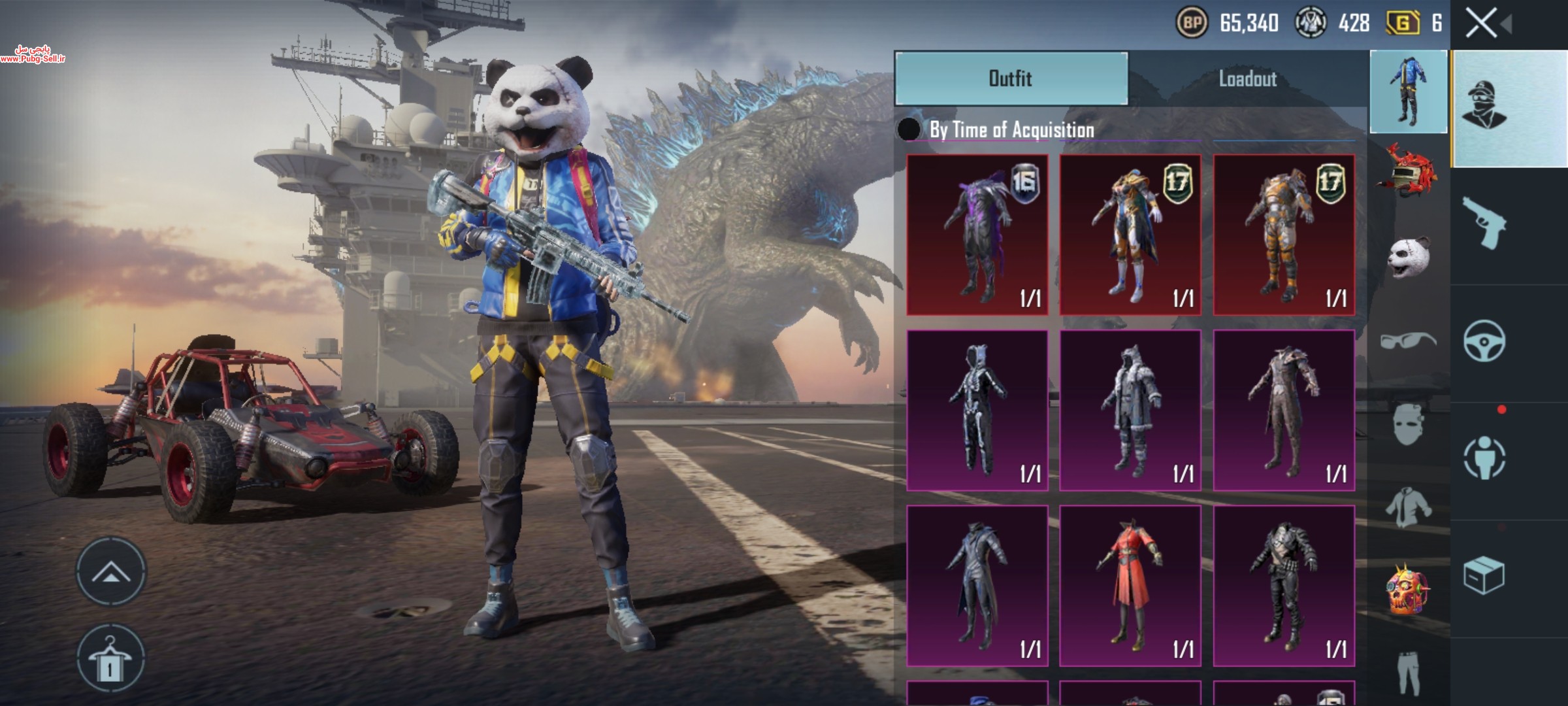Click the upward chevron circle button
The height and width of the screenshot is (706, 1568).
110,572
